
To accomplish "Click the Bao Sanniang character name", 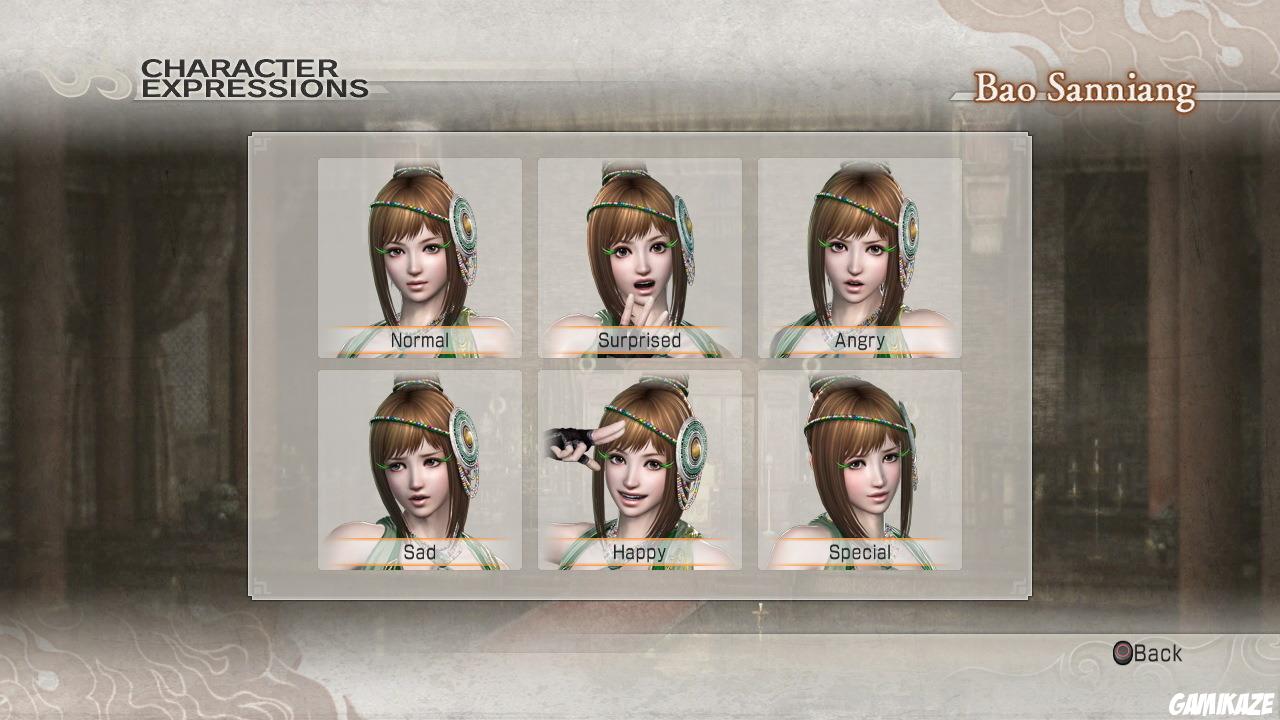I will [x=1084, y=88].
